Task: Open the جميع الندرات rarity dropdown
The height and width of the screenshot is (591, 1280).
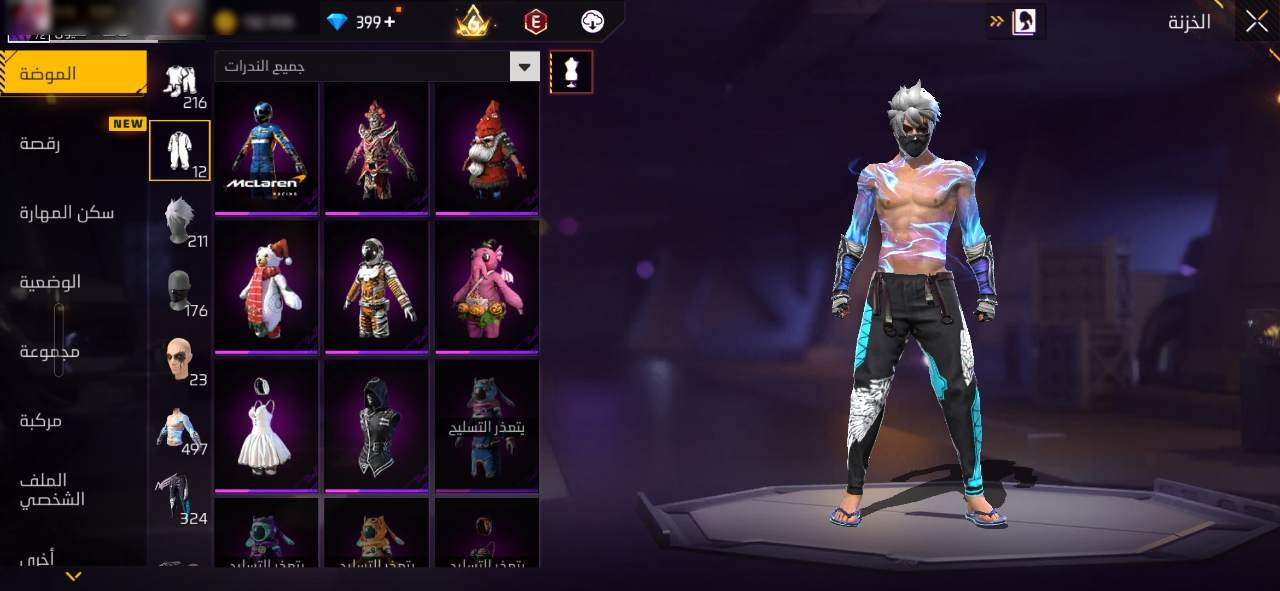Action: click(377, 67)
